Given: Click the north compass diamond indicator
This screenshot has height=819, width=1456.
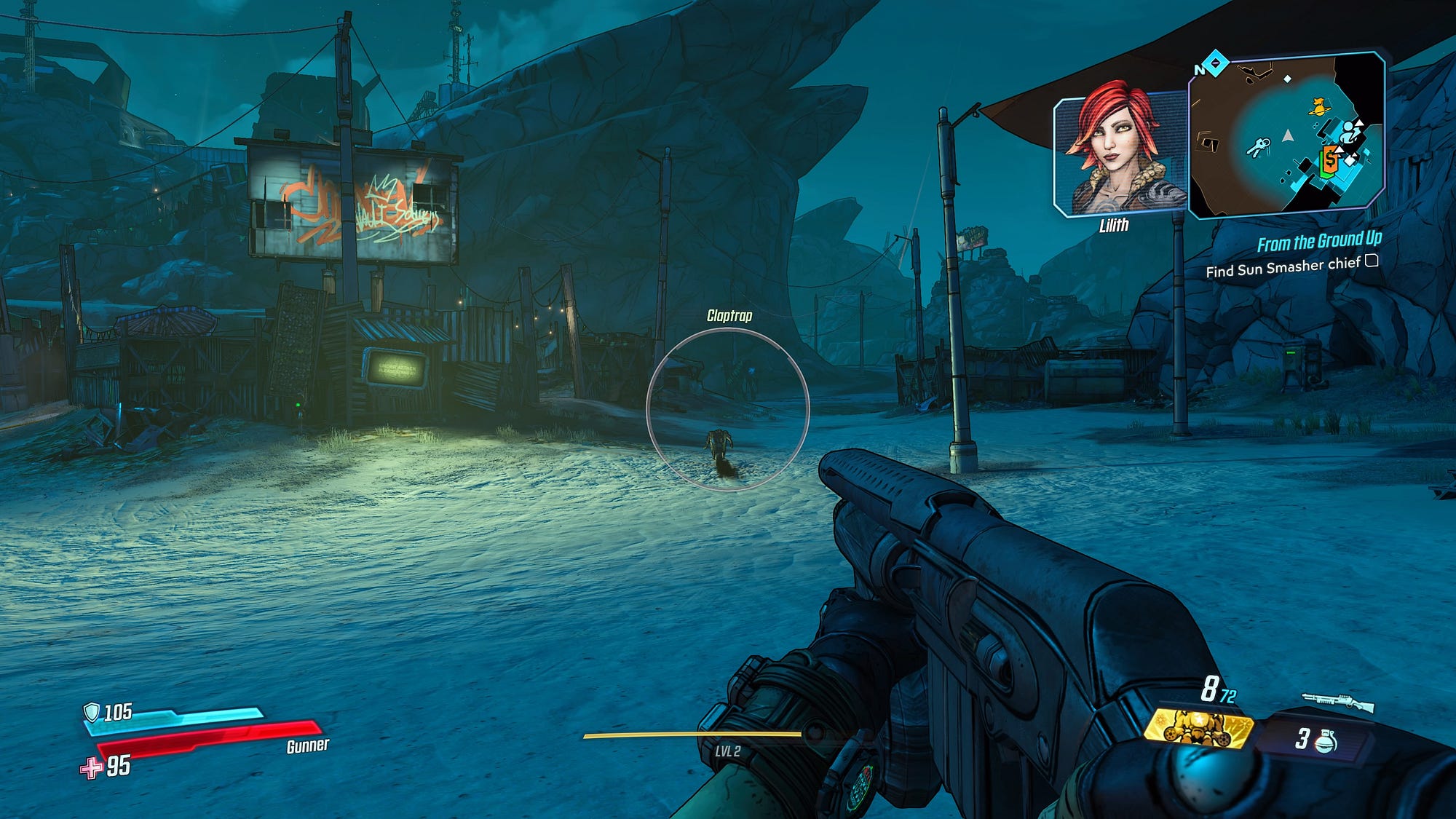Looking at the screenshot, I should tap(1215, 64).
